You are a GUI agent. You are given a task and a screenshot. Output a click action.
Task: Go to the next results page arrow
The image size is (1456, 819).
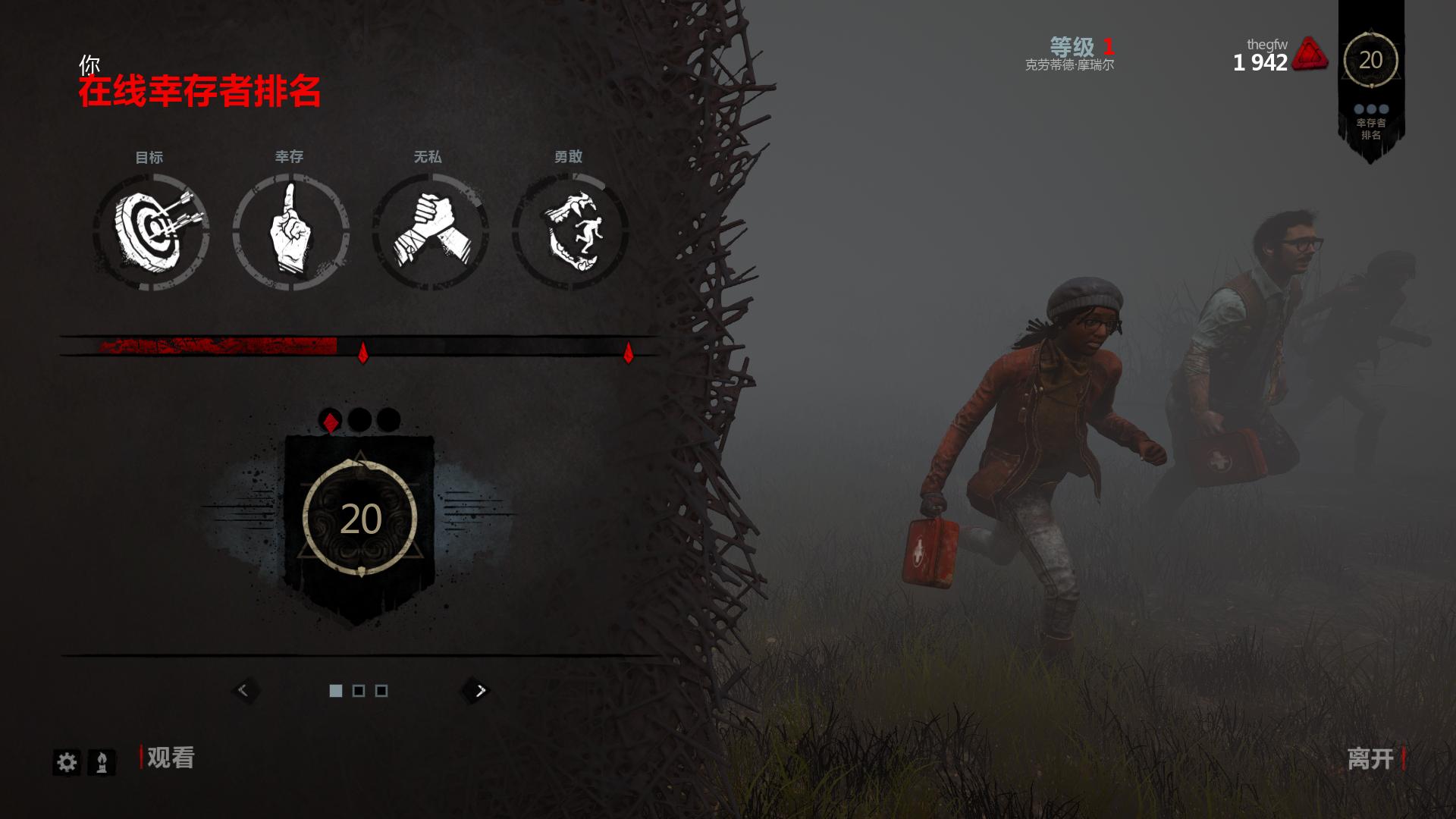479,690
